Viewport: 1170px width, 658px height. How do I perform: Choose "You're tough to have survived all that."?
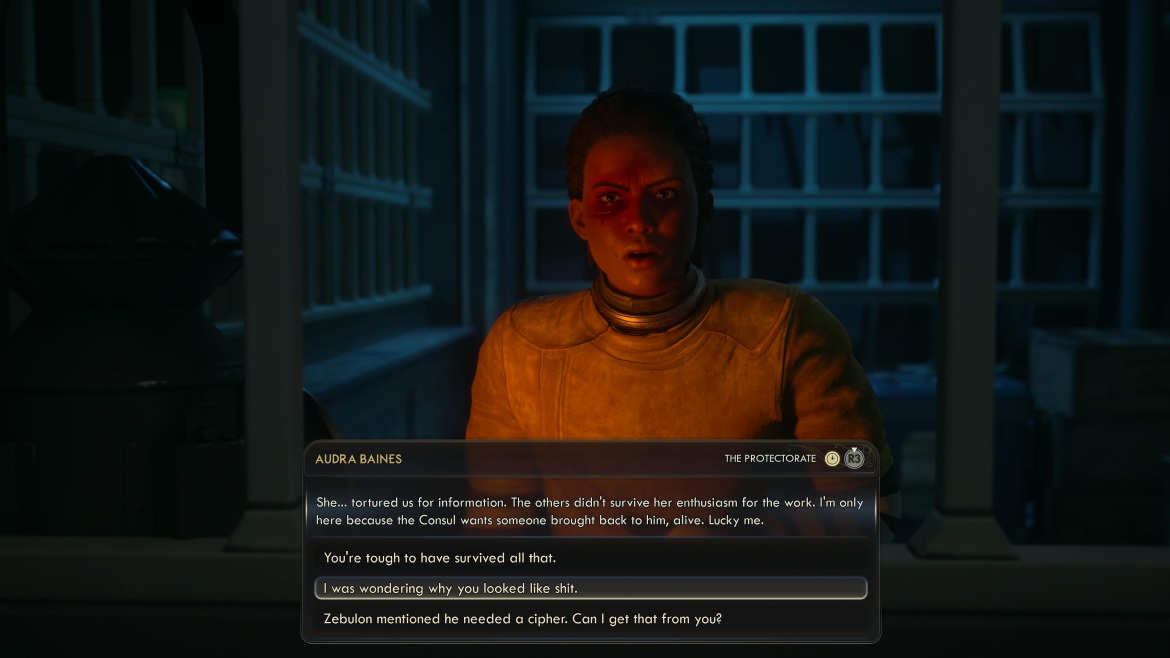tap(440, 558)
